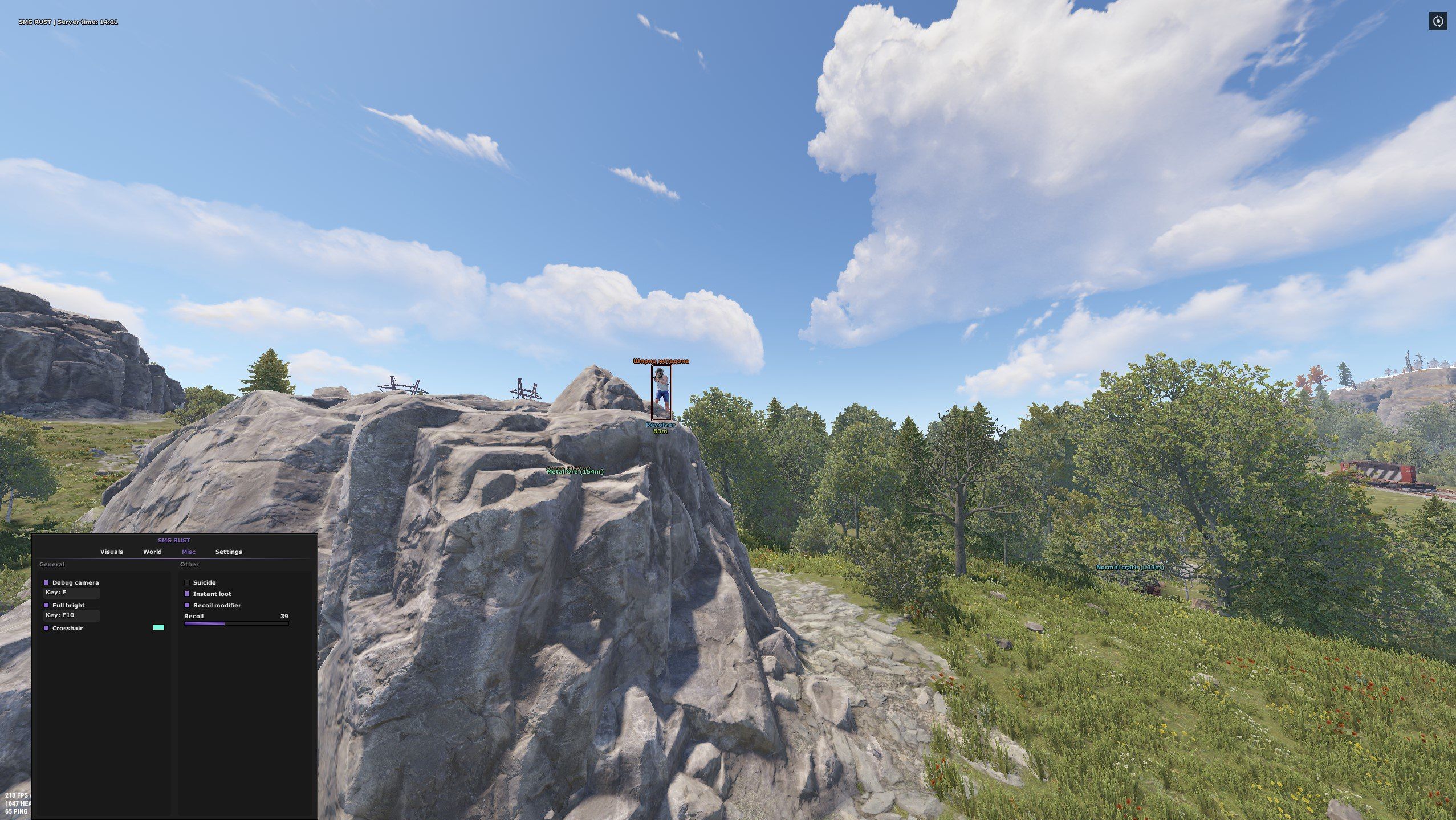The image size is (1456, 820).
Task: Tick the Suicide checkbox
Action: click(187, 582)
